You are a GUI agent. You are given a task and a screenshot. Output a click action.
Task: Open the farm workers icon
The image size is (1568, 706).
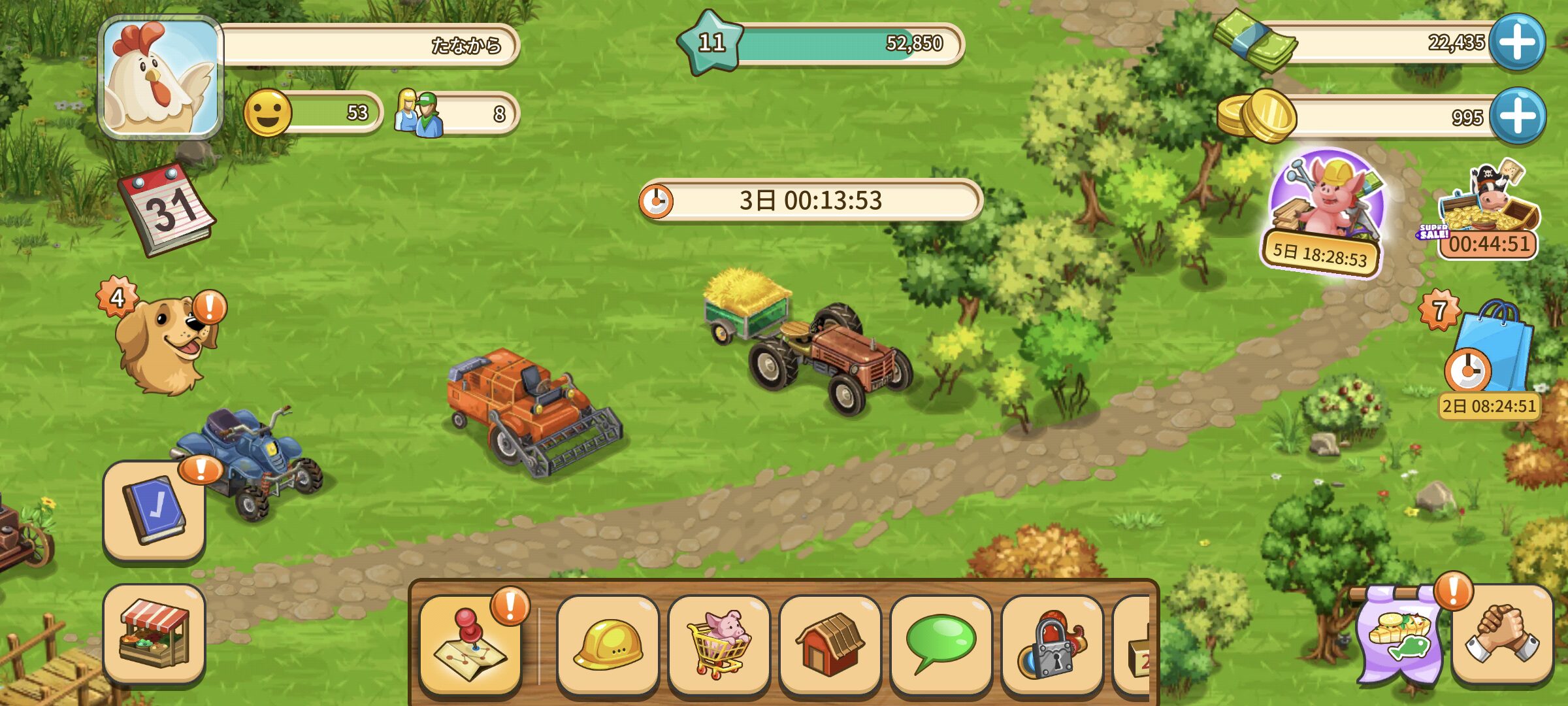419,113
